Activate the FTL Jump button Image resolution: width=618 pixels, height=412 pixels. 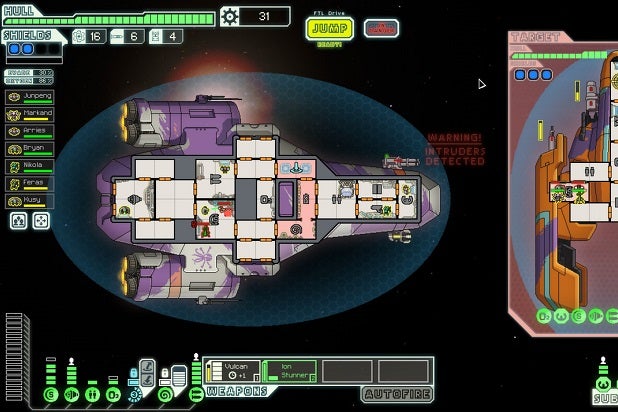(x=329, y=27)
